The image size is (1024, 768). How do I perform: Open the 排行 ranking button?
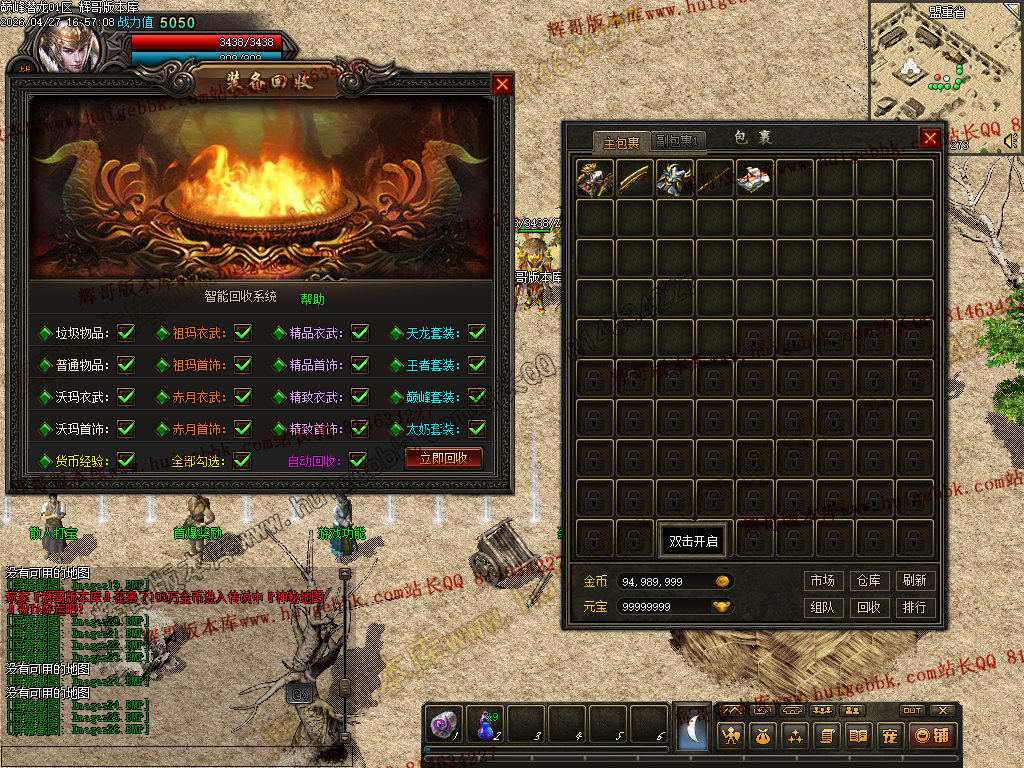(913, 607)
